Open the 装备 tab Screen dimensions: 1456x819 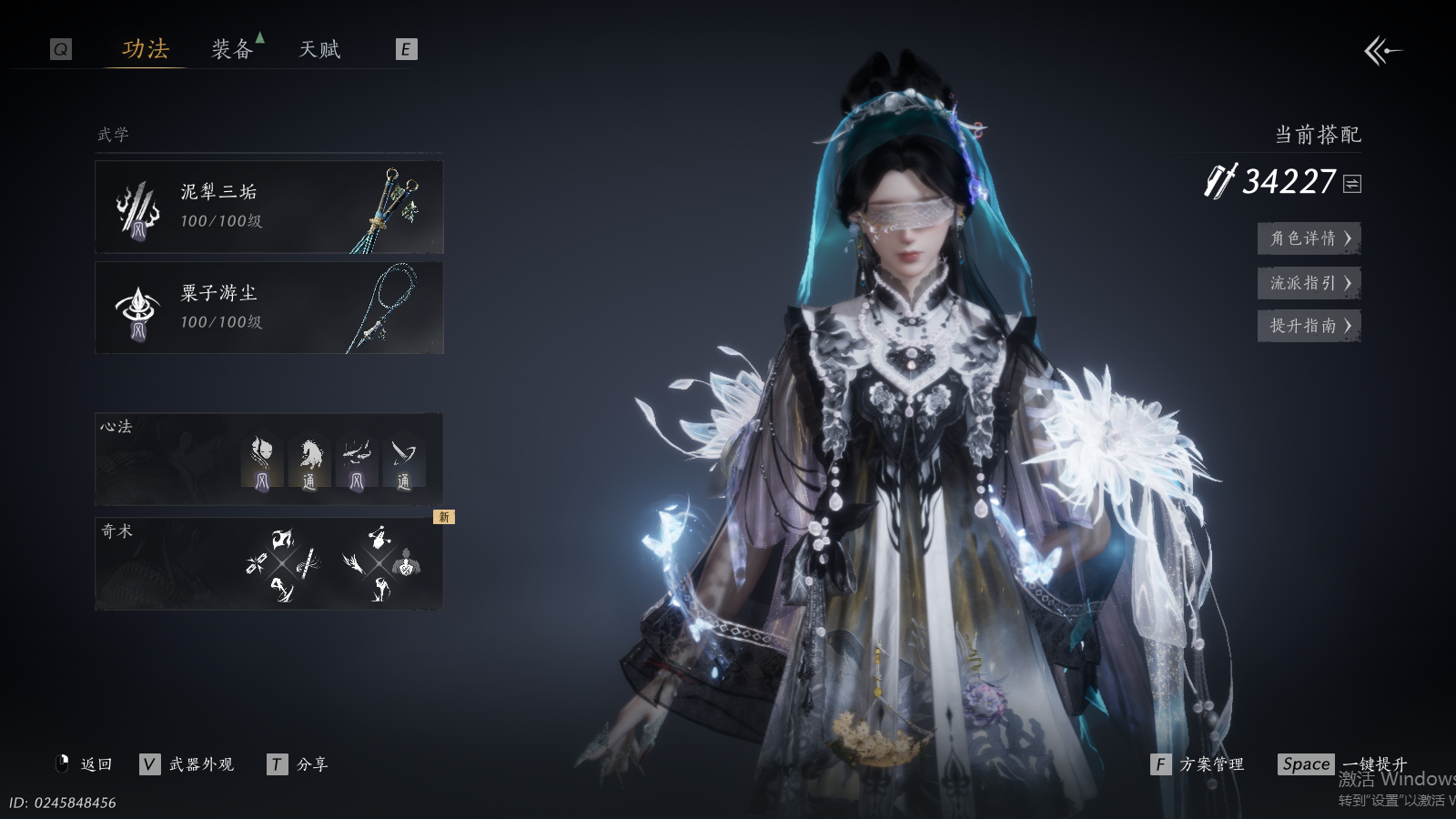coord(232,49)
